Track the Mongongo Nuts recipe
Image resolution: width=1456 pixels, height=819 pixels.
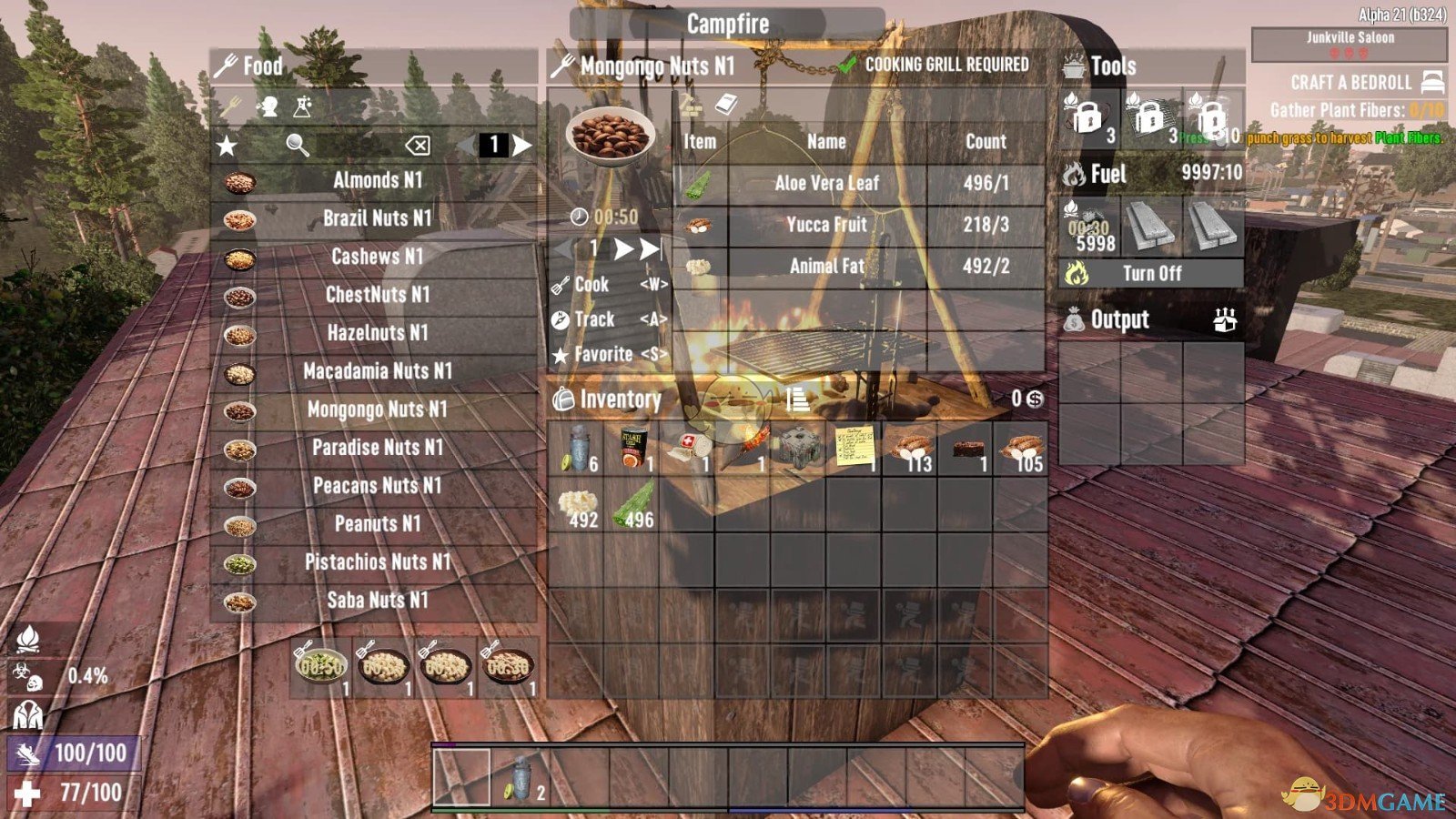pos(594,319)
